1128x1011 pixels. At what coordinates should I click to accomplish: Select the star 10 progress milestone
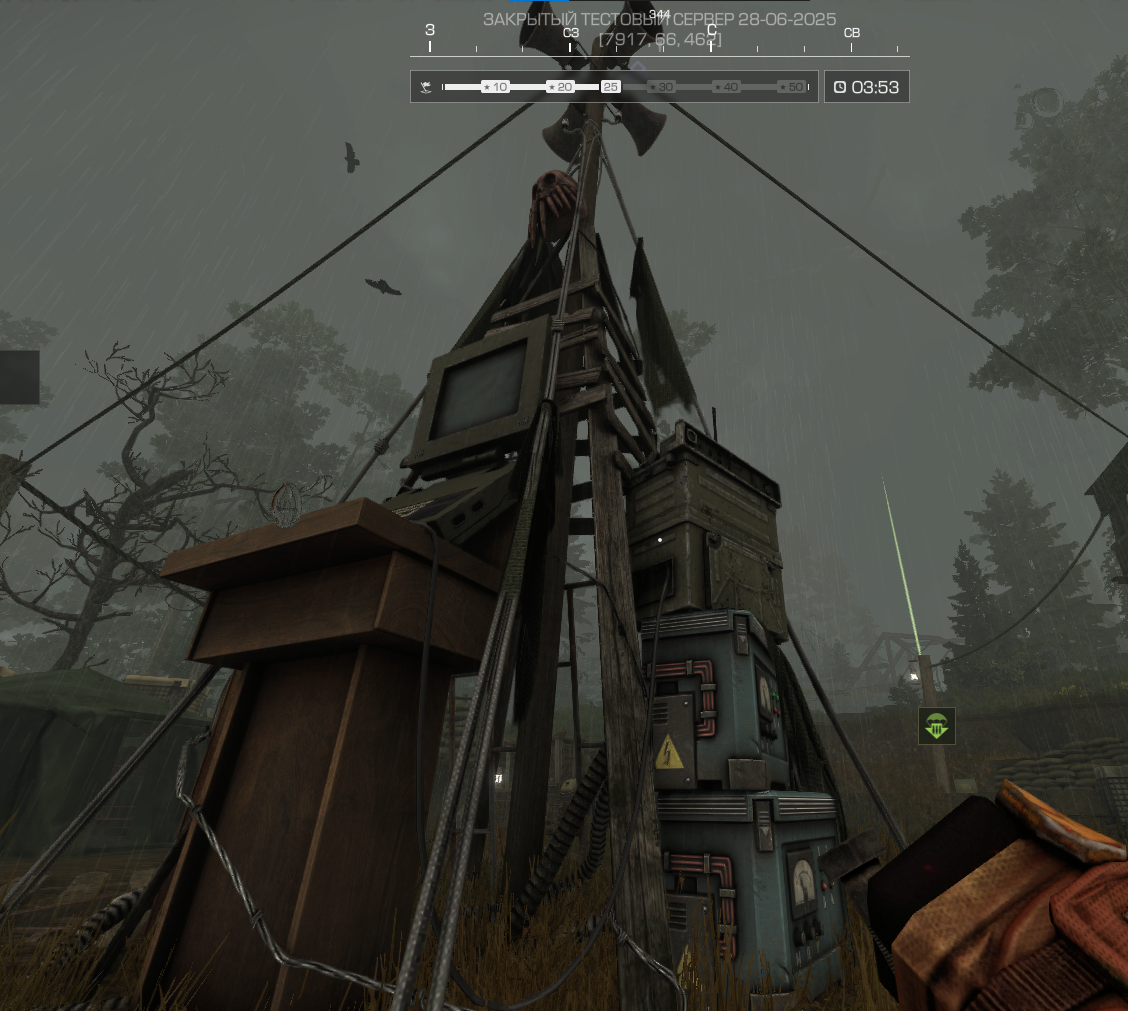pyautogui.click(x=495, y=87)
